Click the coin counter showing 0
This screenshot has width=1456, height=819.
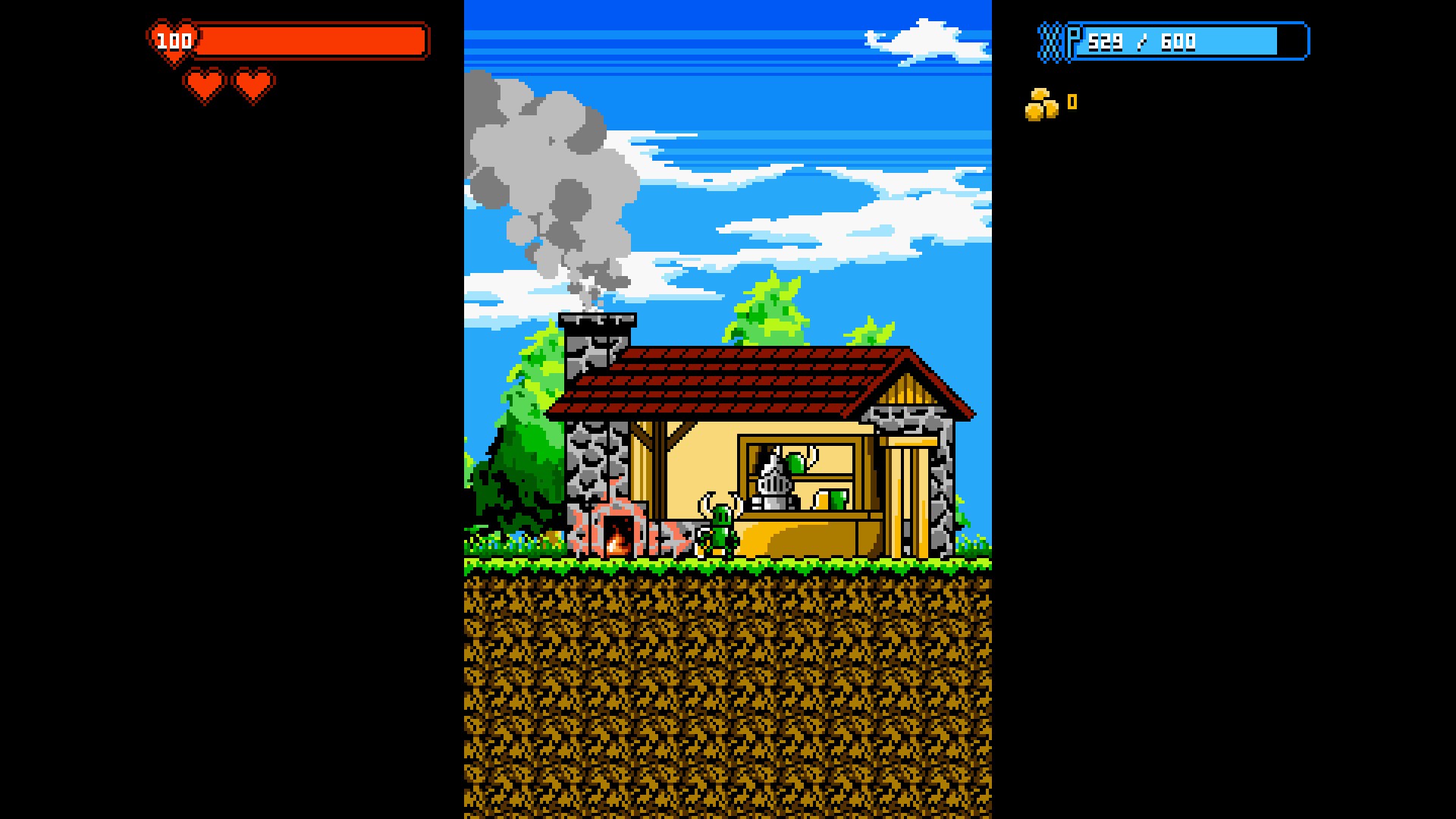[x=1071, y=102]
